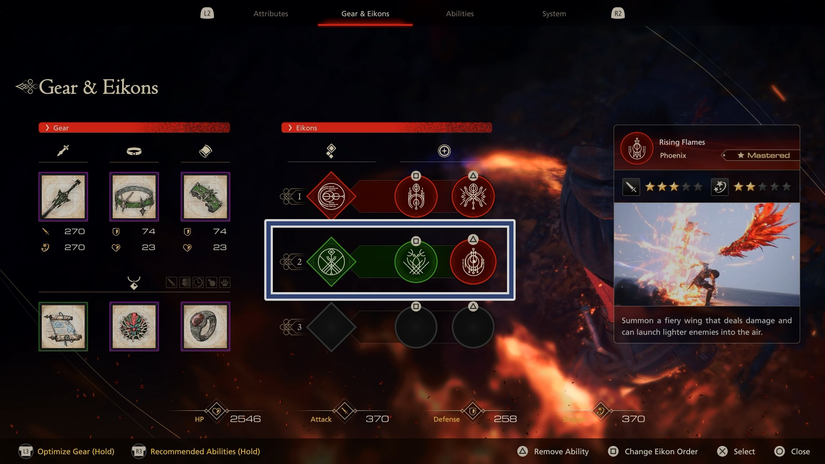Screen dimensions: 825x464
Task: View the Rising Flames preview image
Action: [x=706, y=254]
